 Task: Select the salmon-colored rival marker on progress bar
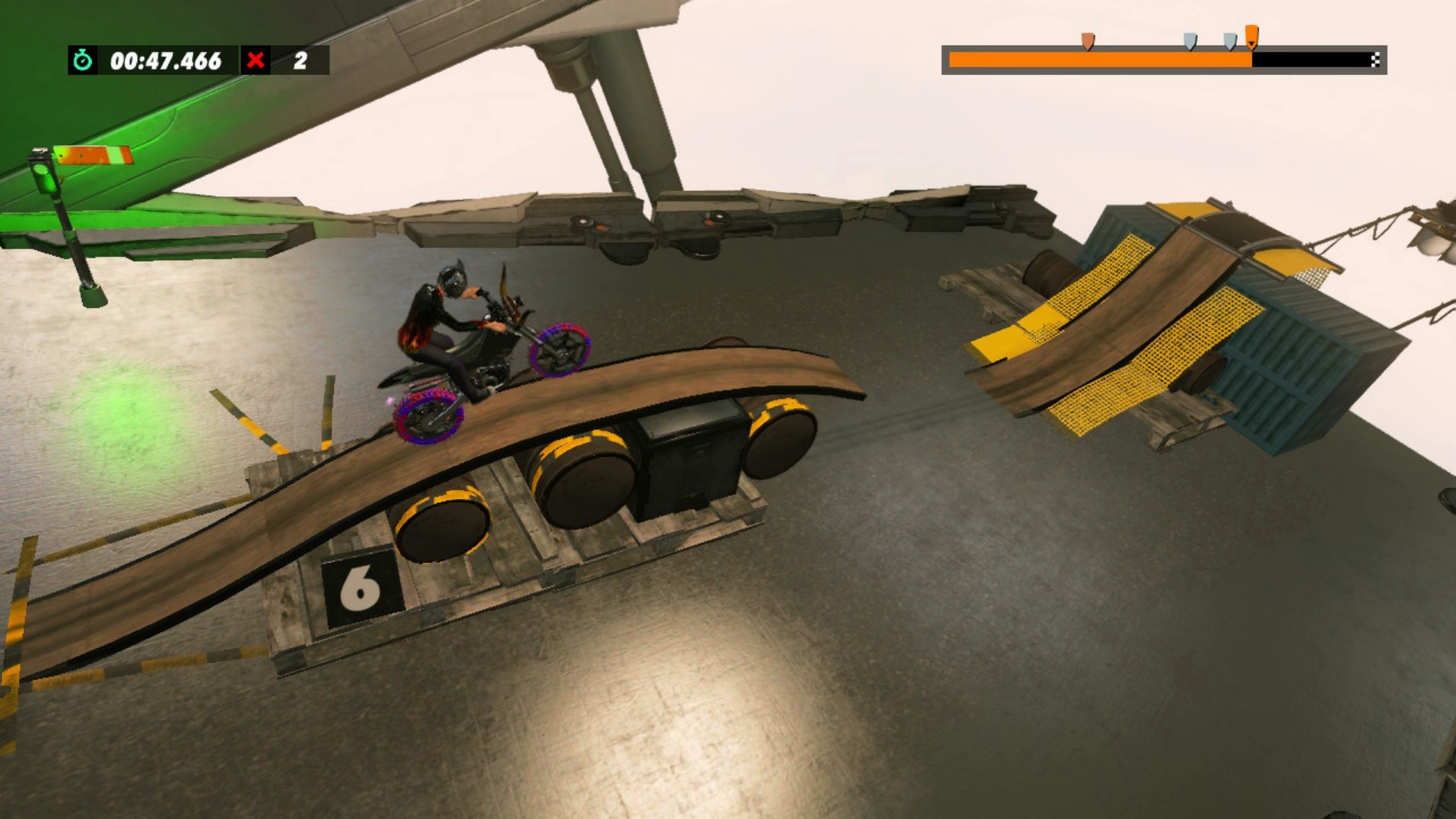tap(1087, 41)
